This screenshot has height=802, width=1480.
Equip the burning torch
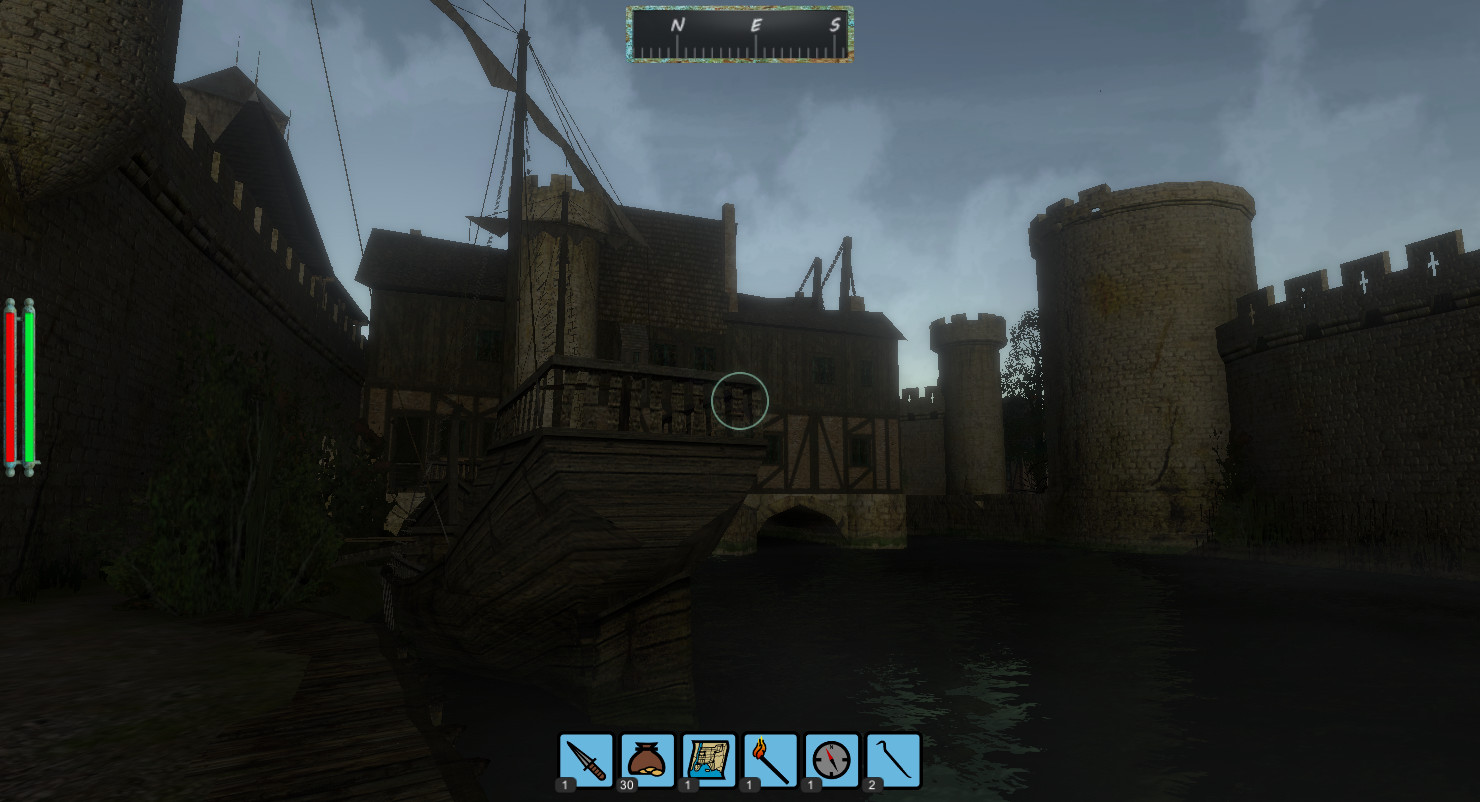point(771,761)
